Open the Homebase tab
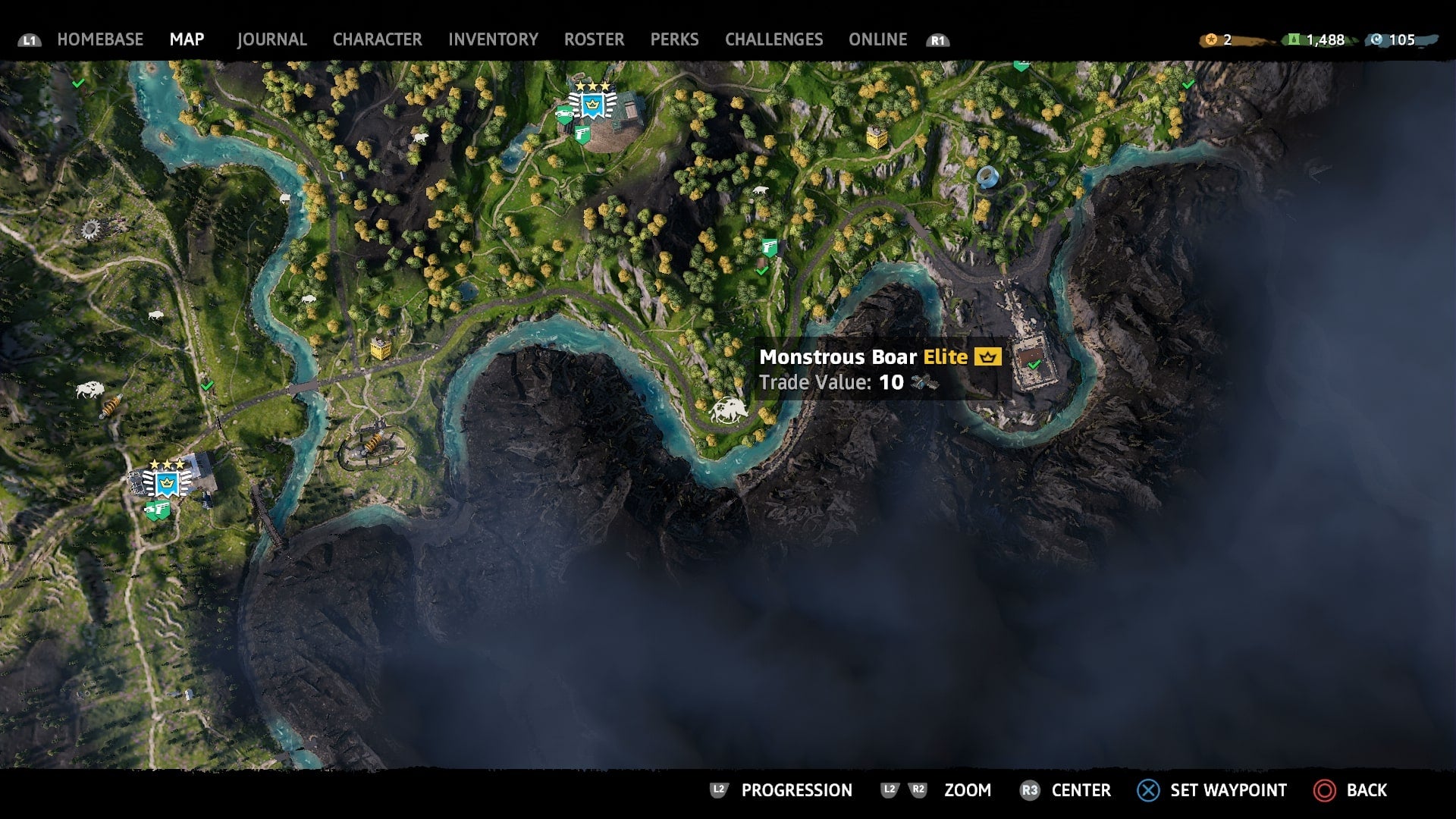This screenshot has width=1456, height=819. [100, 39]
